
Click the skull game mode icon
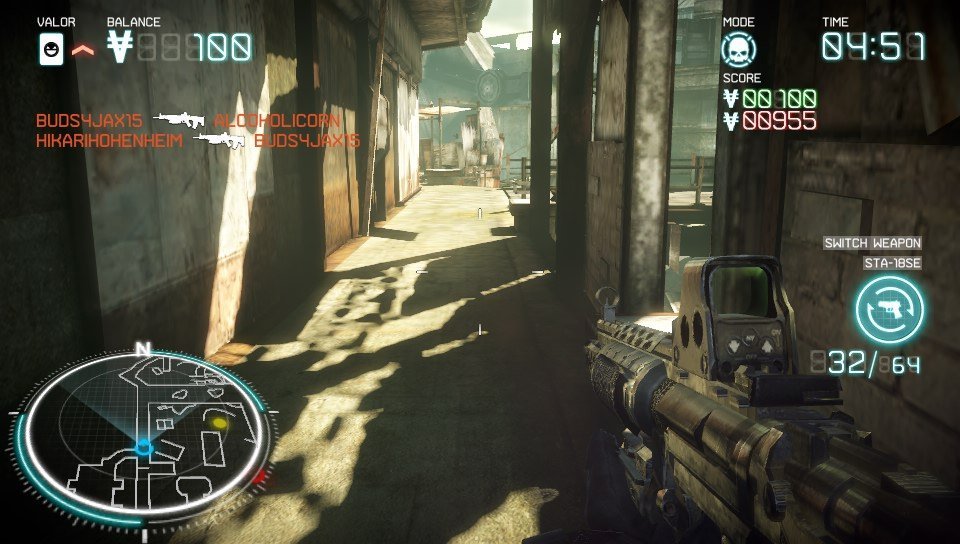point(739,48)
